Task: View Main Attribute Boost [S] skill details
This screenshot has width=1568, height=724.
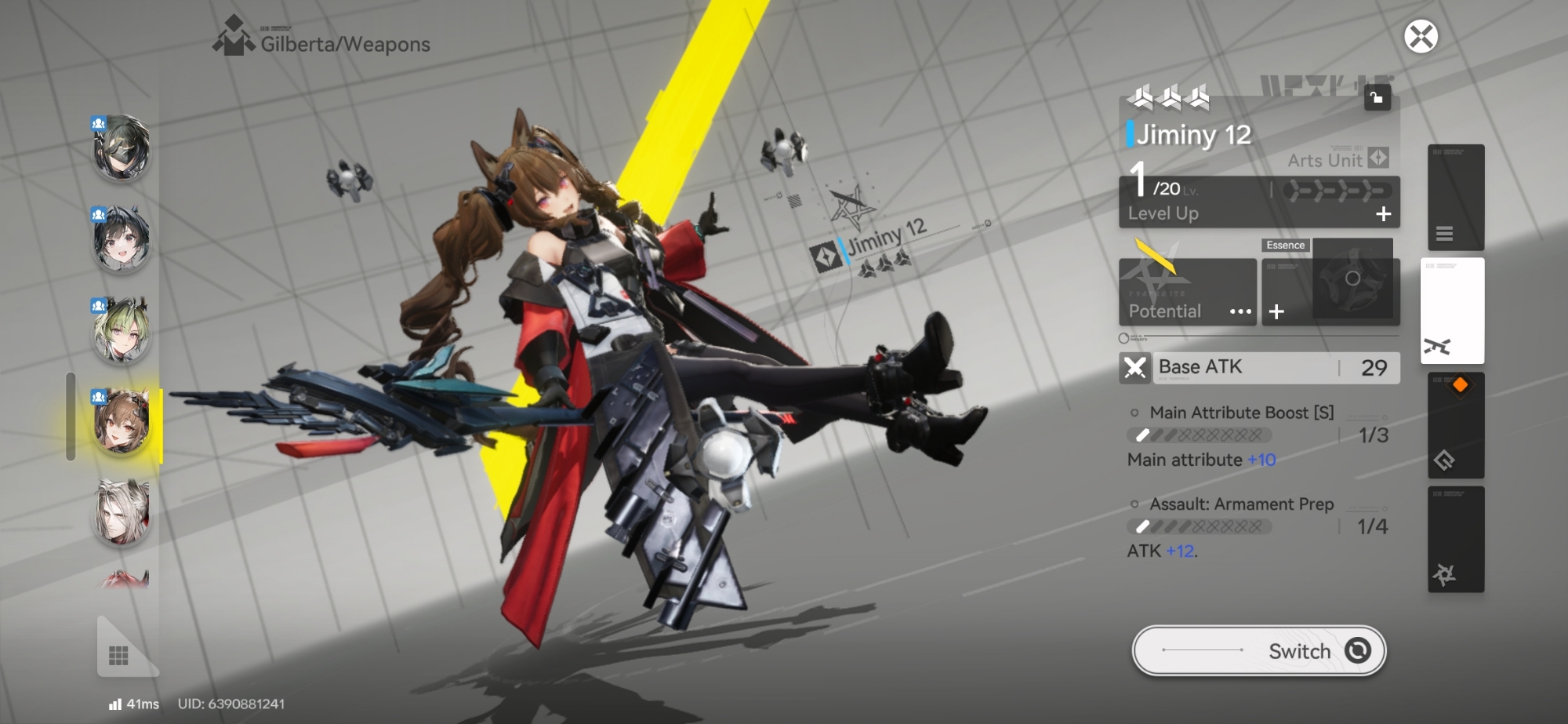Action: click(1241, 413)
